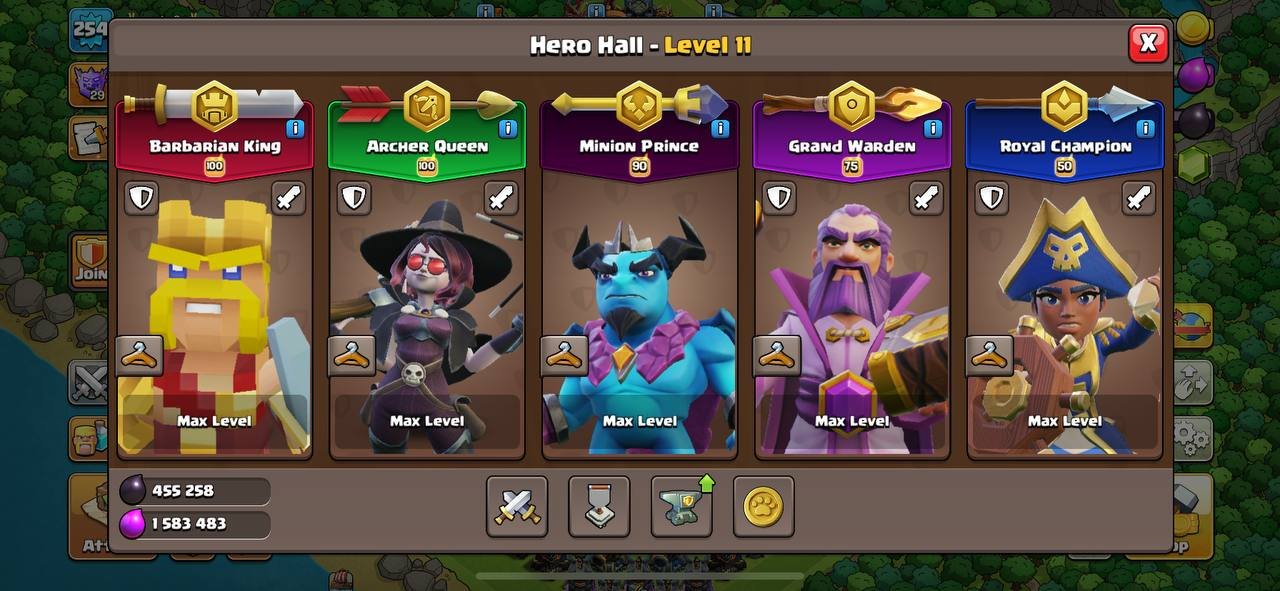This screenshot has width=1280, height=591.
Task: Open Minion Prince skin hanger
Action: [565, 355]
